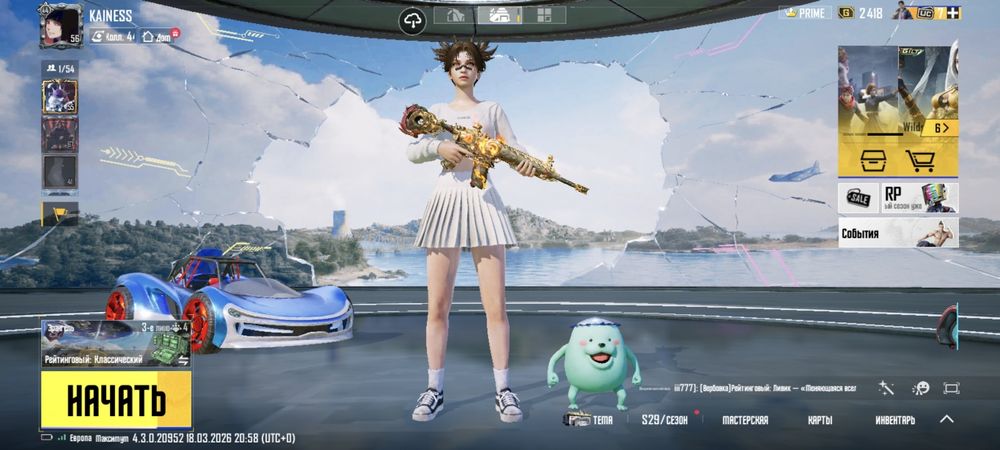Viewport: 1000px width, 450px height.
Task: Open the S29/СЕЗОН season tab
Action: (664, 420)
